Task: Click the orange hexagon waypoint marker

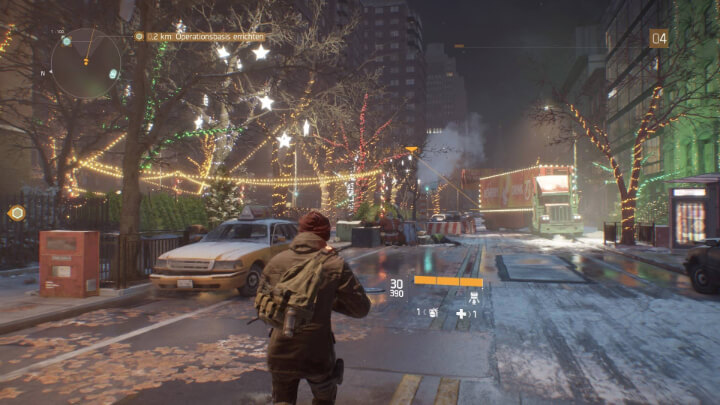Action: click(16, 212)
